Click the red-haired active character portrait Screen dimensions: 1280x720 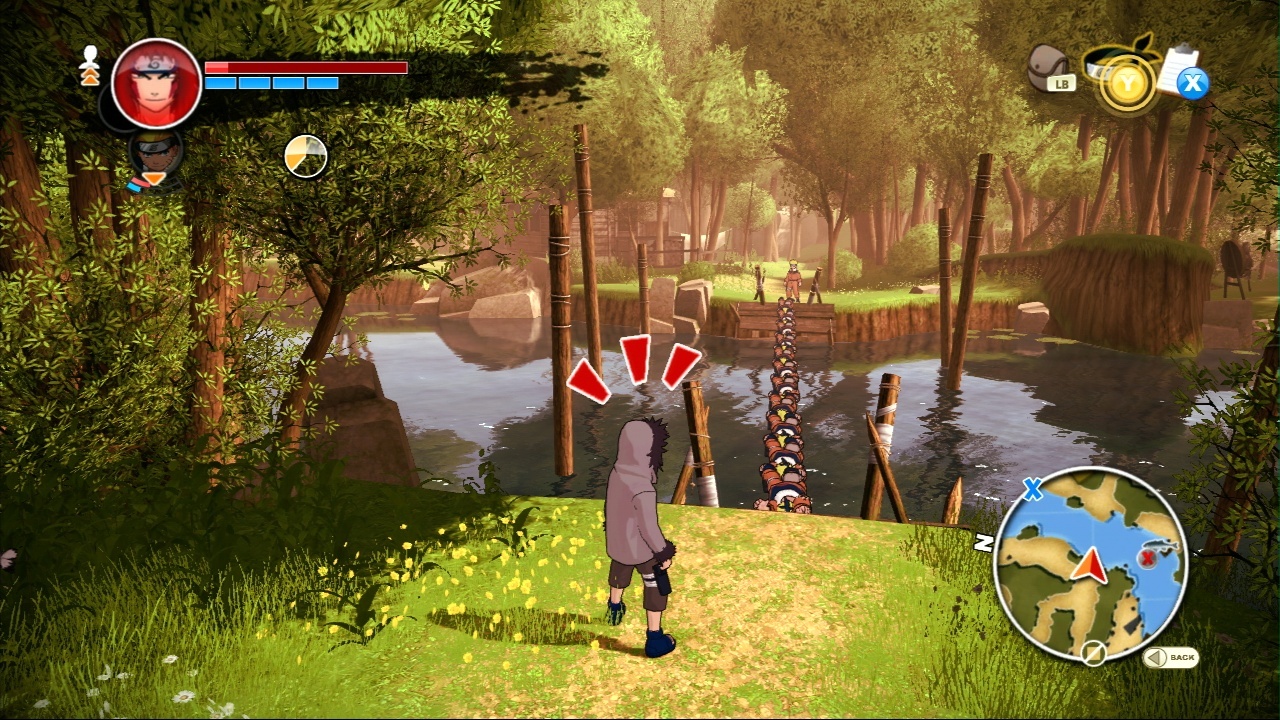click(156, 84)
